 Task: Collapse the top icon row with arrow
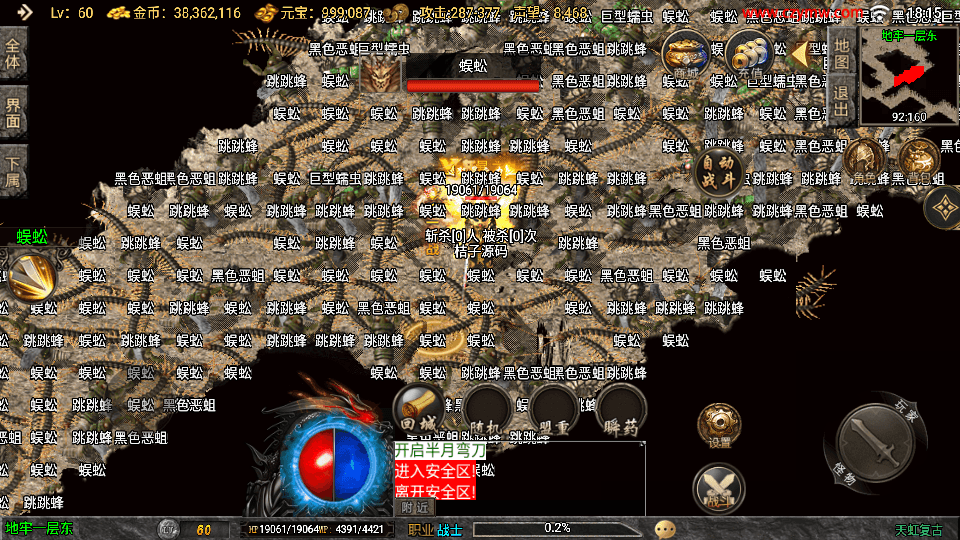799,53
